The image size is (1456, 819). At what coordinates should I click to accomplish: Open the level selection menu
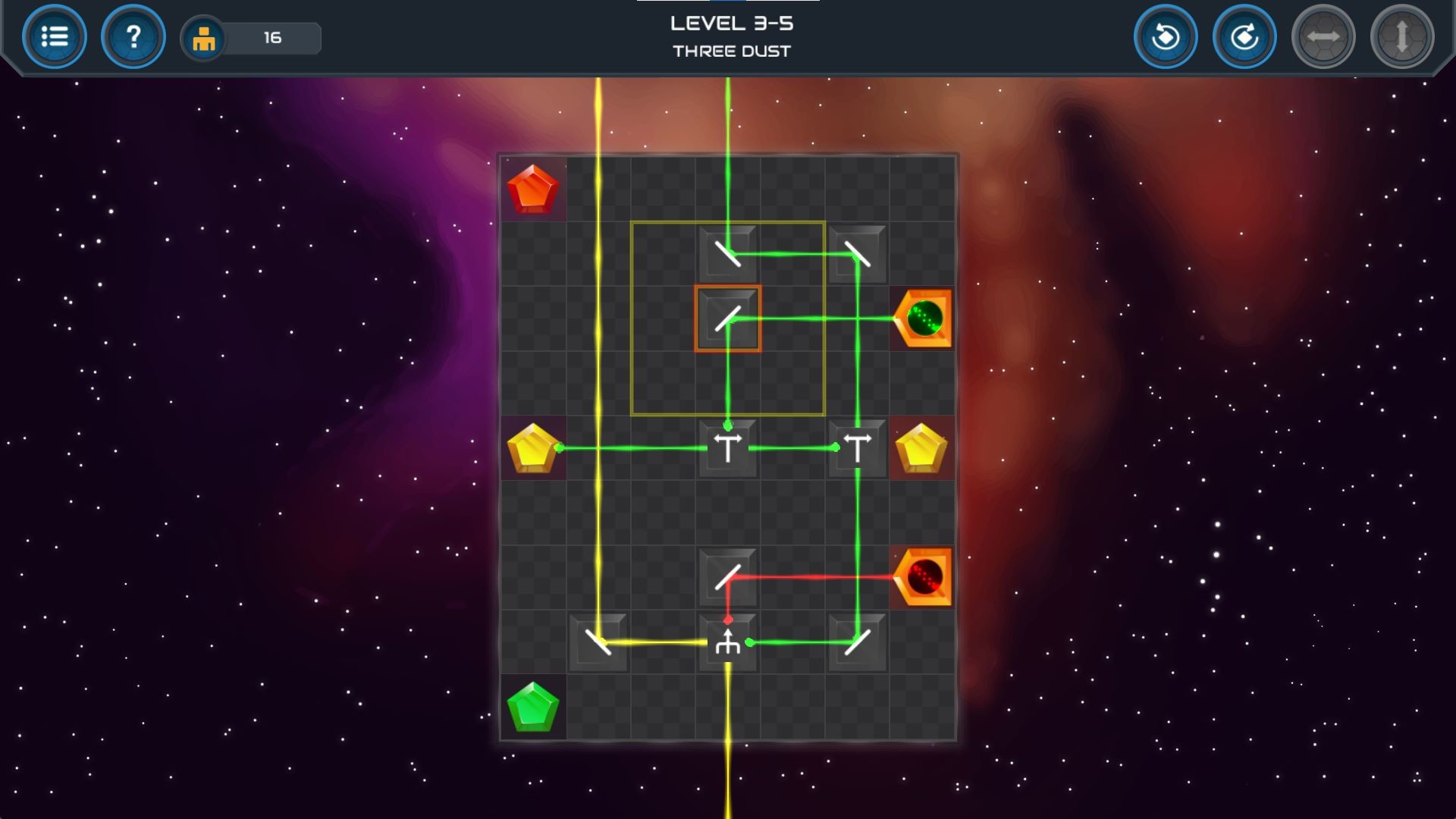54,36
